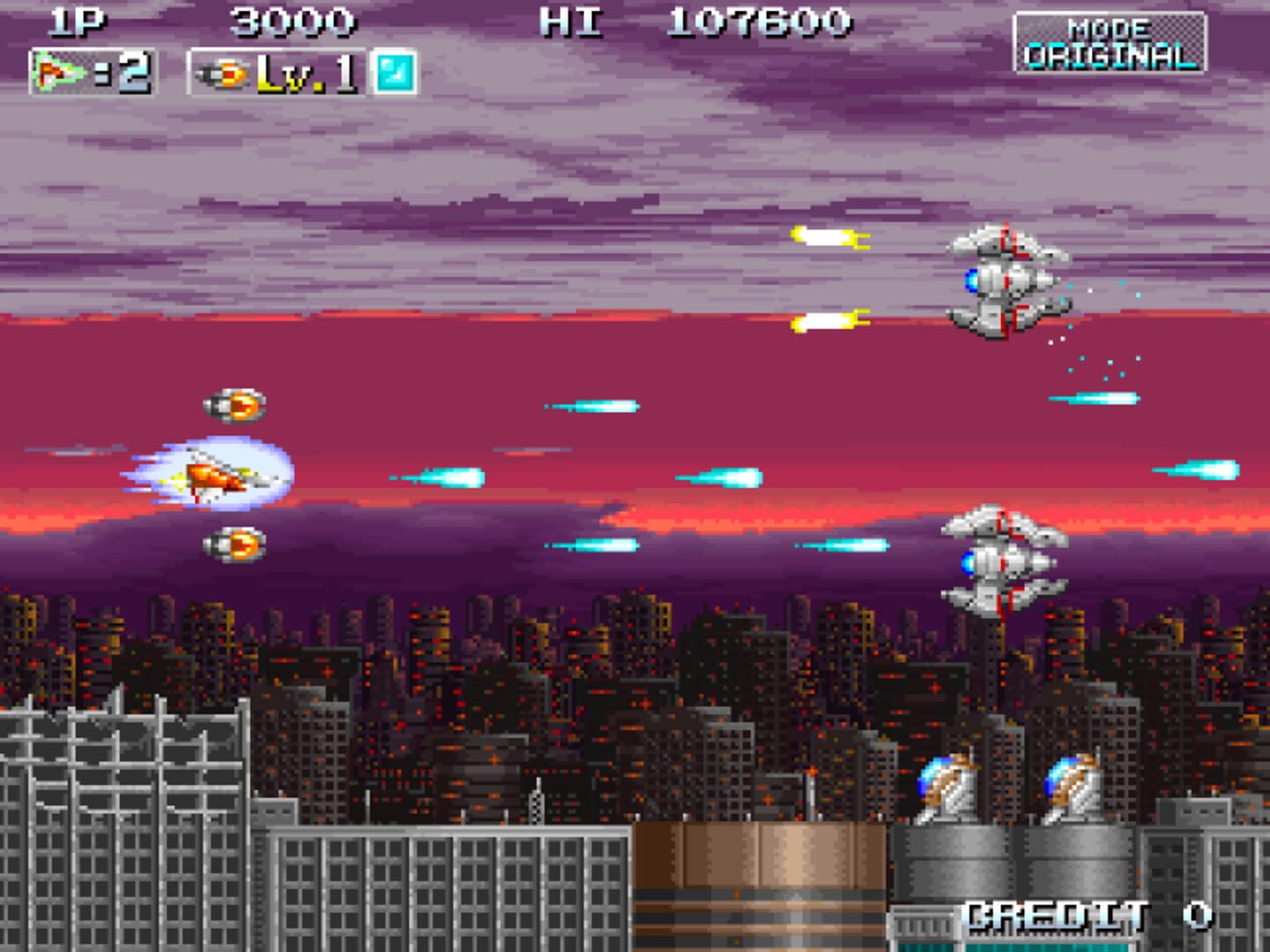Viewport: 1270px width, 952px height.
Task: Click the upper orange option pod
Action: click(x=236, y=404)
